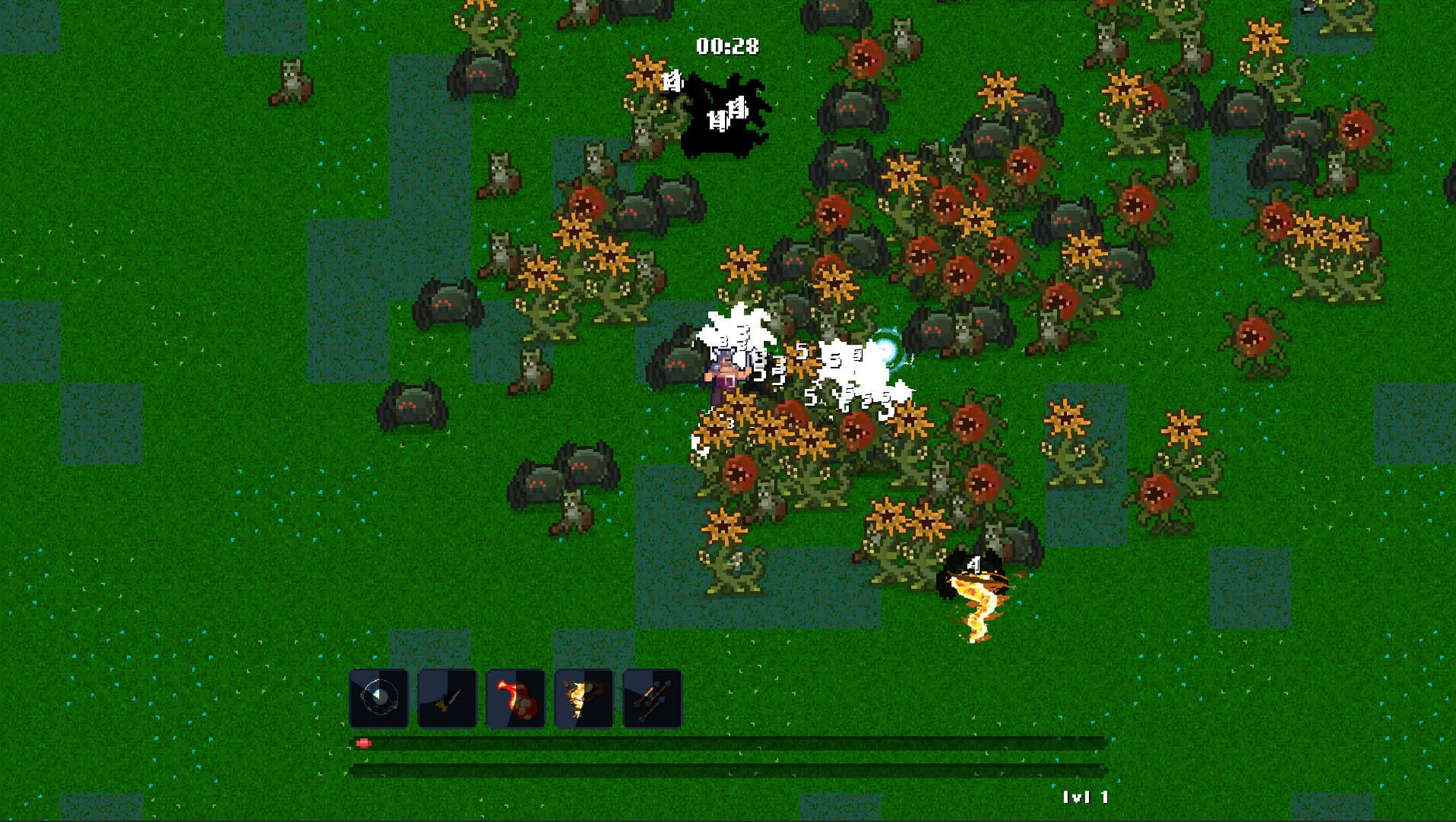Select the orbiting orb ability icon
Screen dimensions: 1456x822
(378, 698)
